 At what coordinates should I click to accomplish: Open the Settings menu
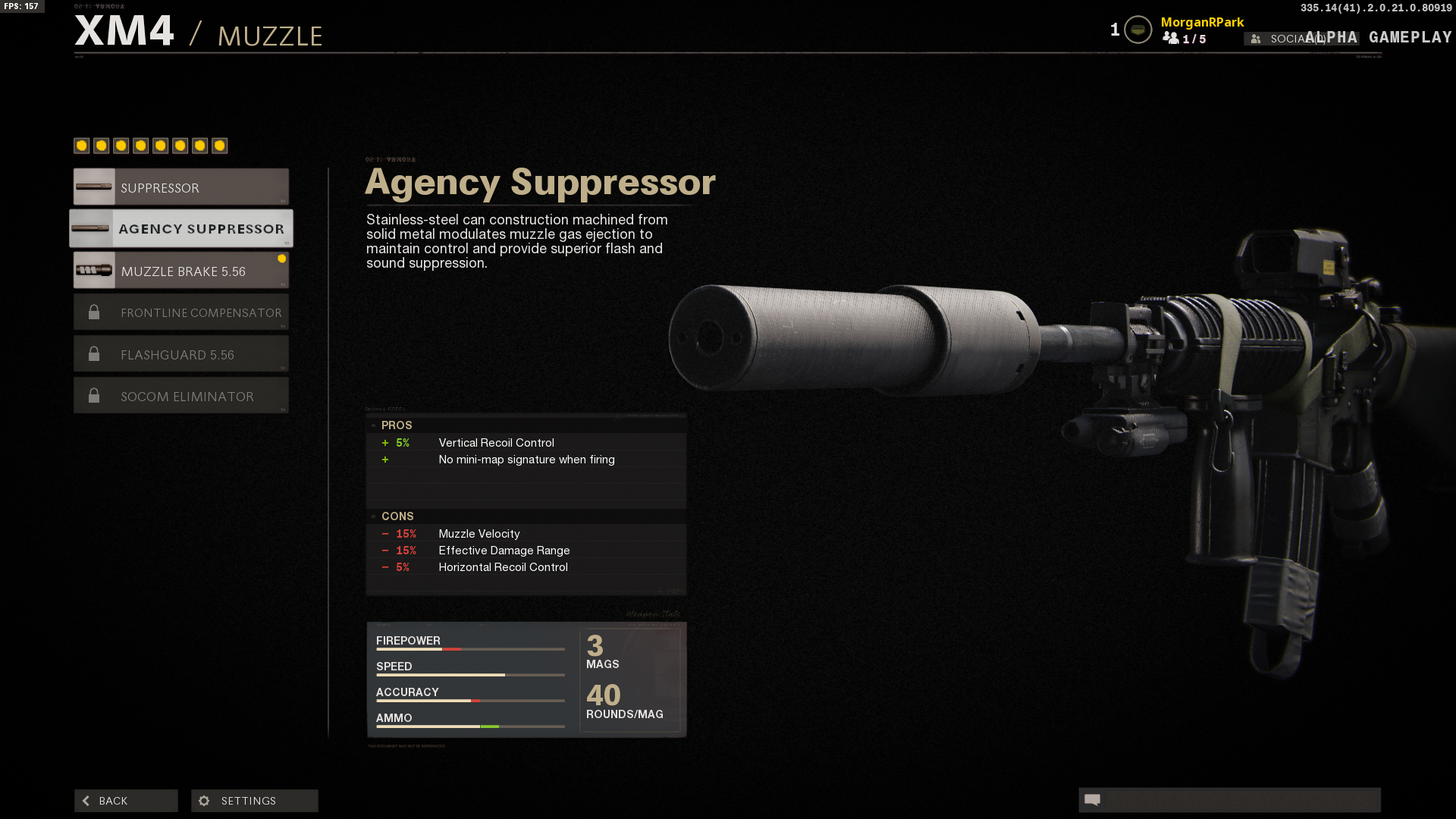tap(255, 801)
